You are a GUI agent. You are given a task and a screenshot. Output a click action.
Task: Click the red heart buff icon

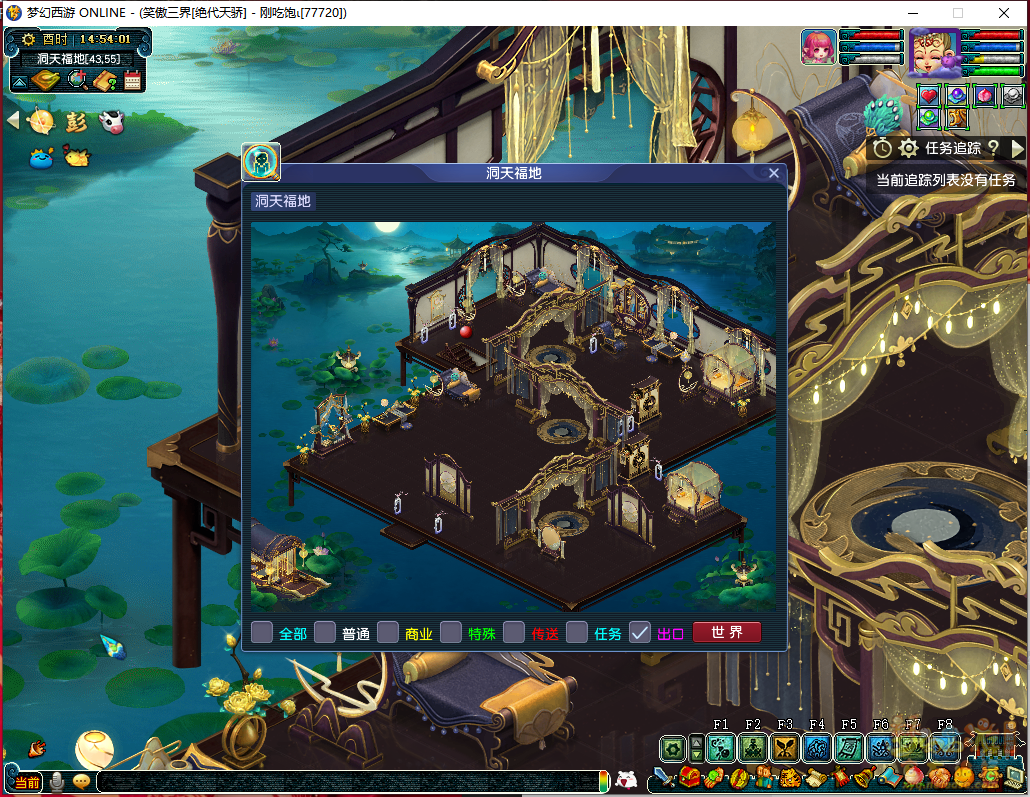pos(930,96)
